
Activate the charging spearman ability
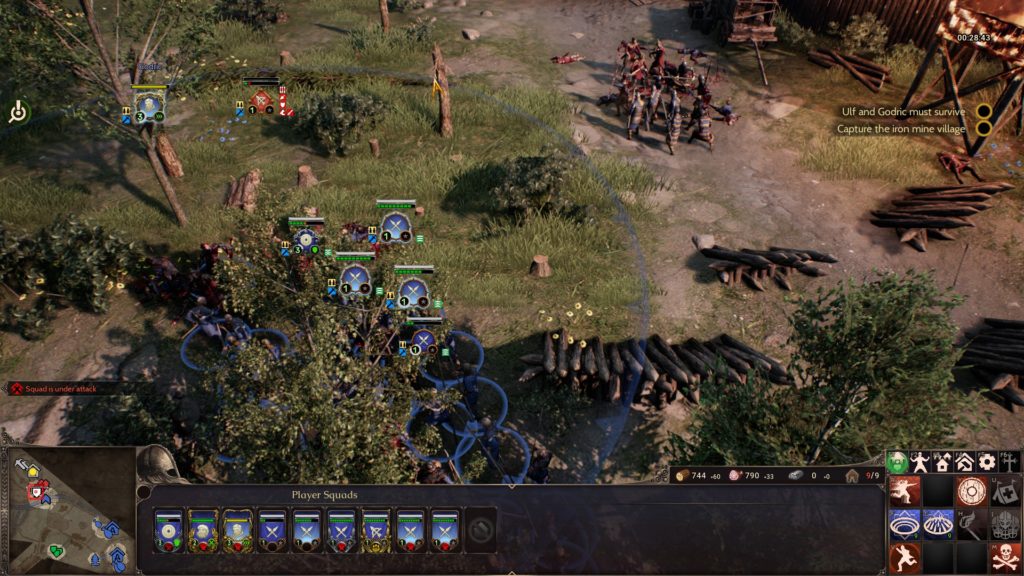[x=905, y=490]
